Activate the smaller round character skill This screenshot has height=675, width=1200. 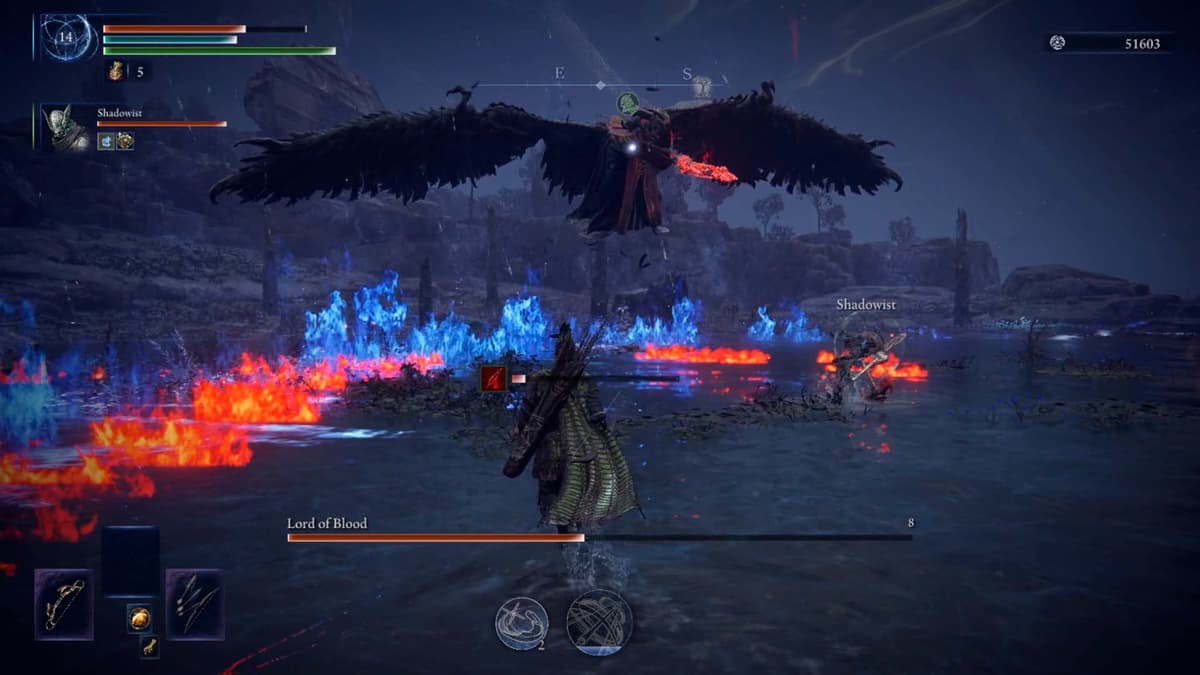tap(522, 622)
